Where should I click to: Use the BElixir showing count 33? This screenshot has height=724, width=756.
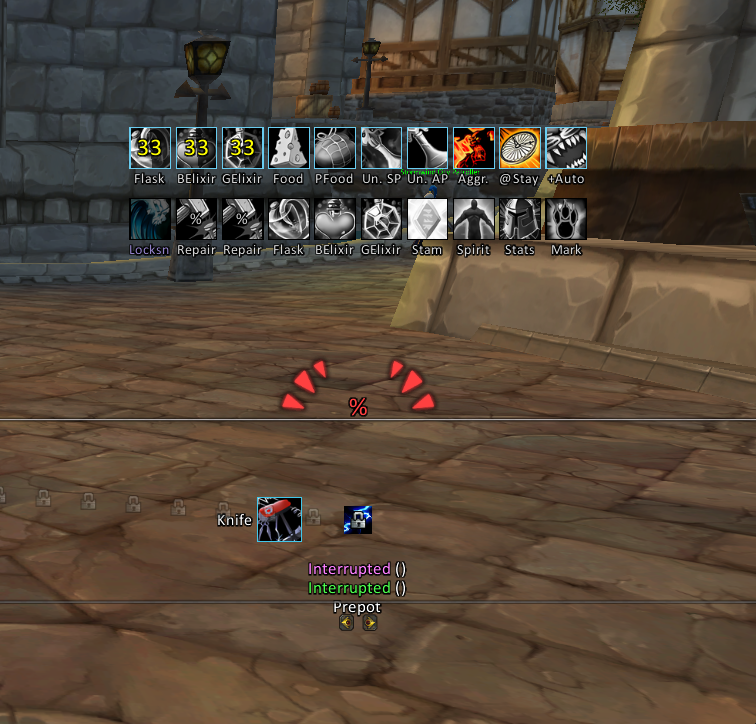click(x=196, y=148)
